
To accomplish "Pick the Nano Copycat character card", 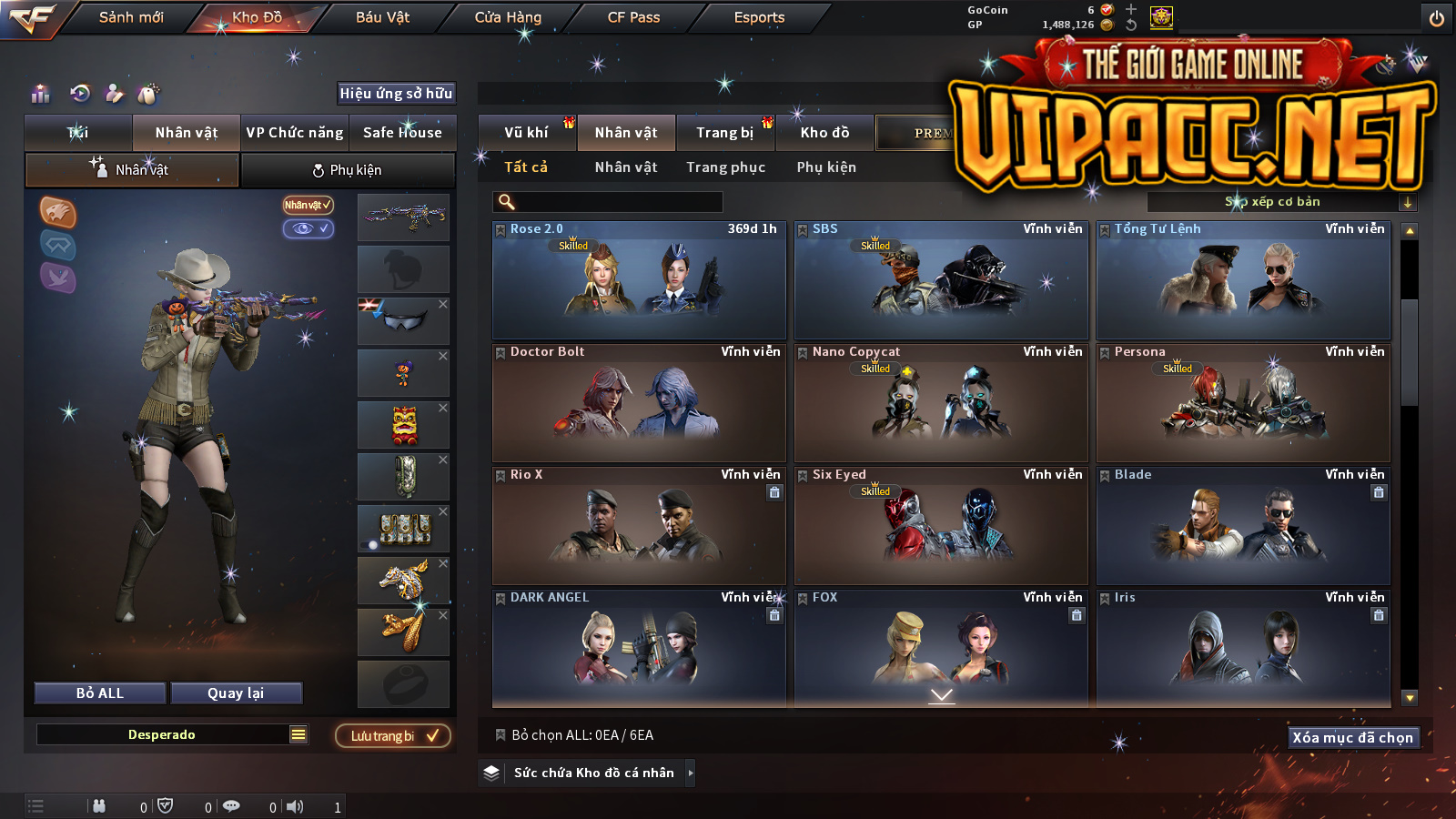I will 941,405.
